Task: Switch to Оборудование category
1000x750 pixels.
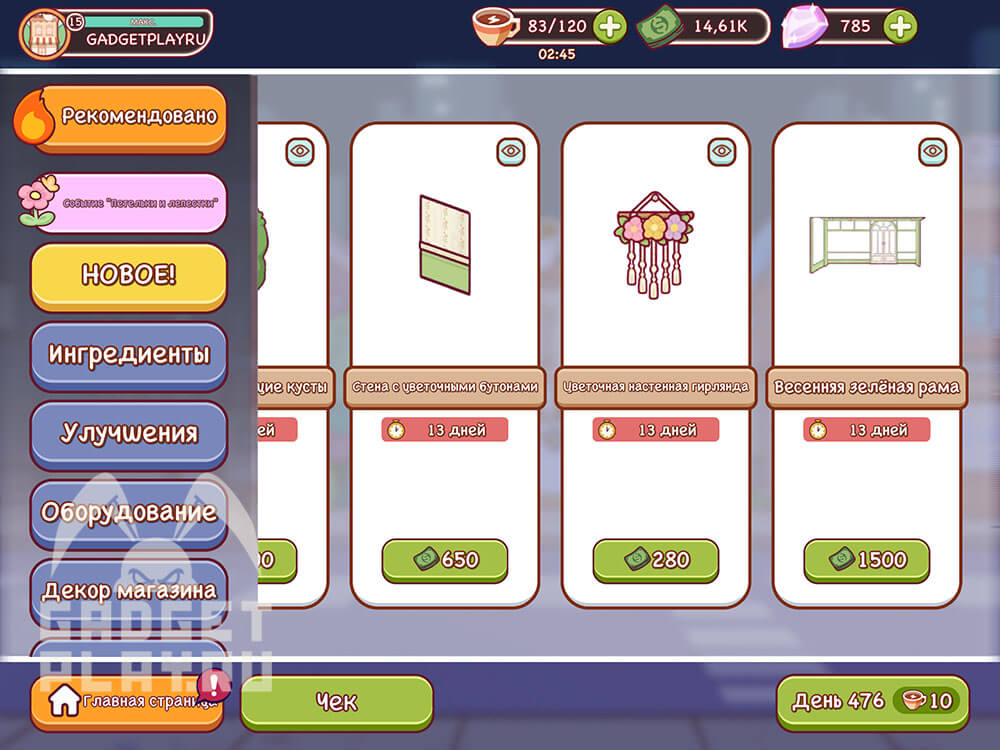Action: [129, 512]
